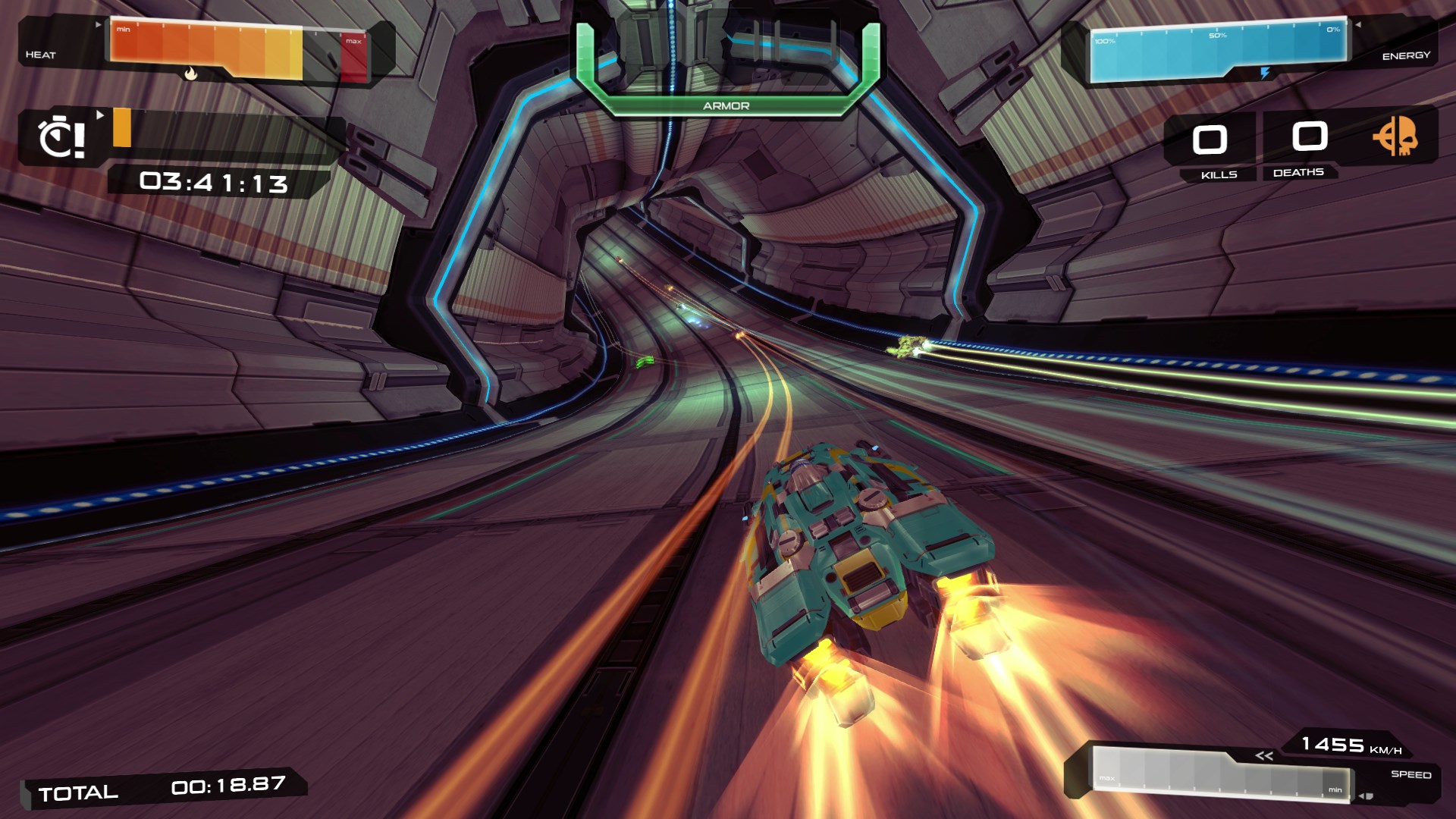This screenshot has width=1456, height=819.
Task: Select the ARMOR tab at top center
Action: (x=726, y=107)
